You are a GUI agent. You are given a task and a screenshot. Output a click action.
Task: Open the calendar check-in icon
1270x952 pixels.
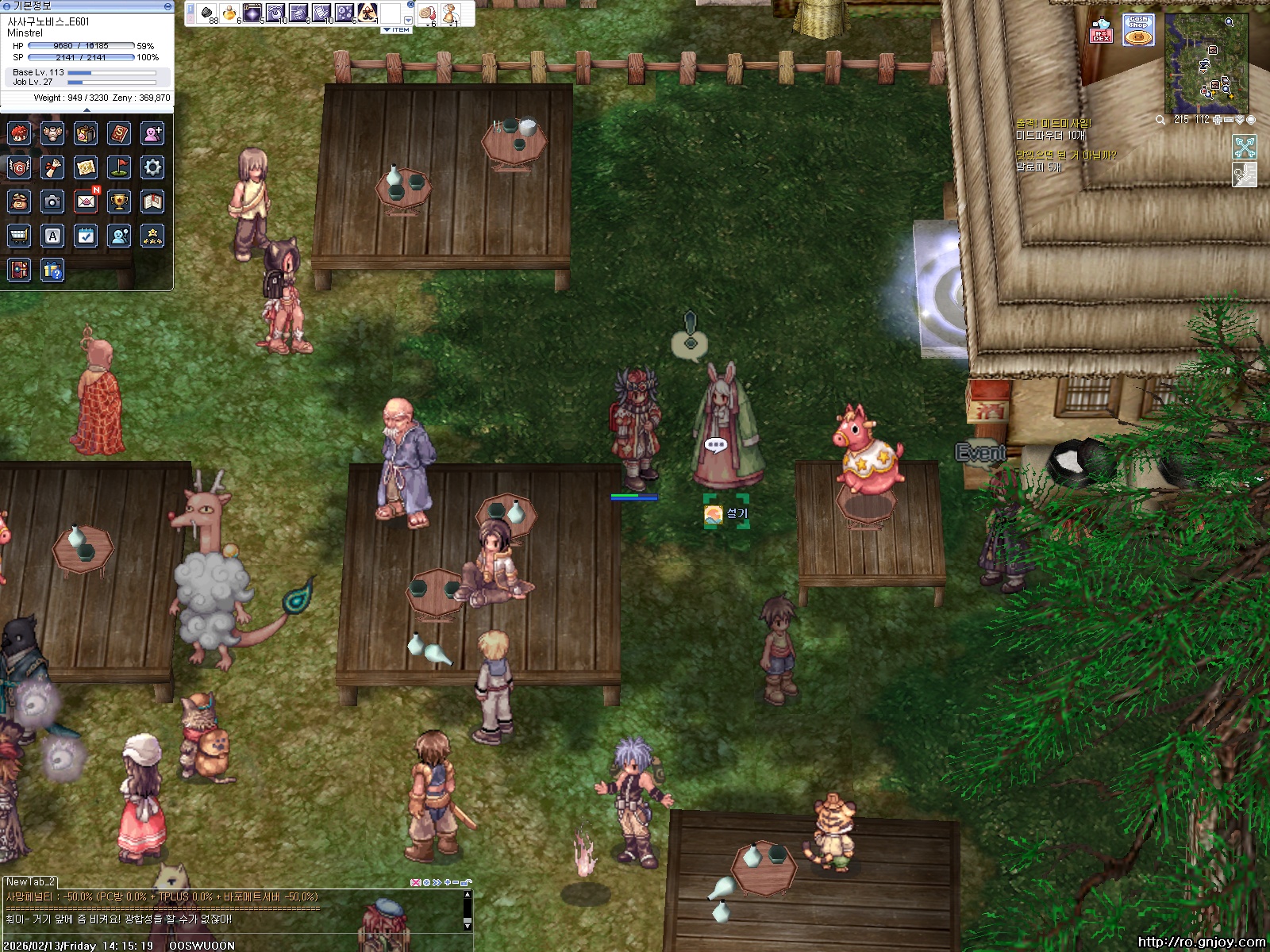86,236
